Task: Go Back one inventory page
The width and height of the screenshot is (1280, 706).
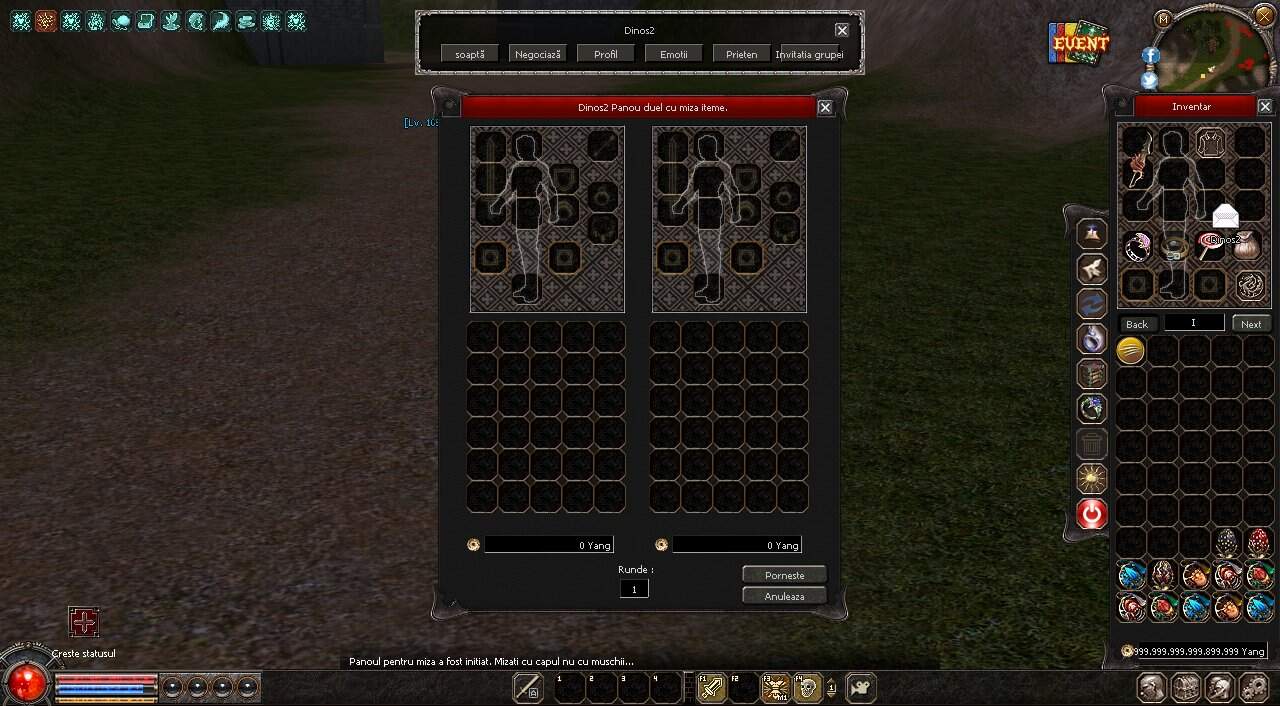Action: 1137,324
